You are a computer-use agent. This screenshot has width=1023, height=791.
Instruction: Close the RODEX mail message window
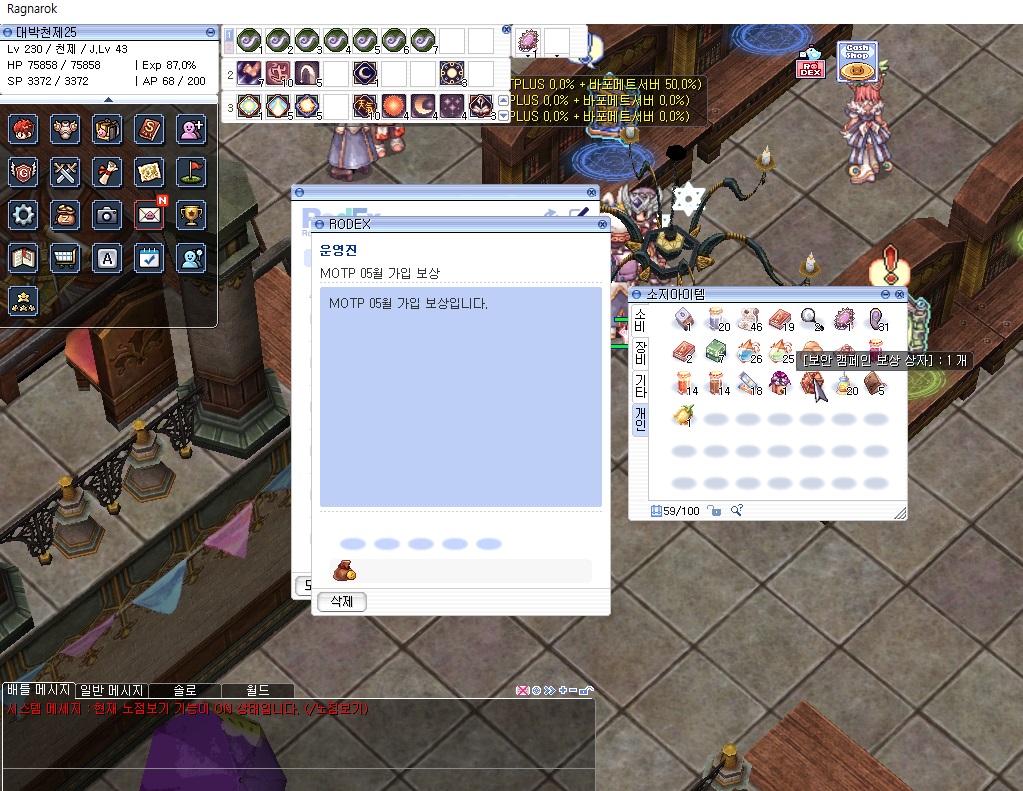pyautogui.click(x=599, y=224)
